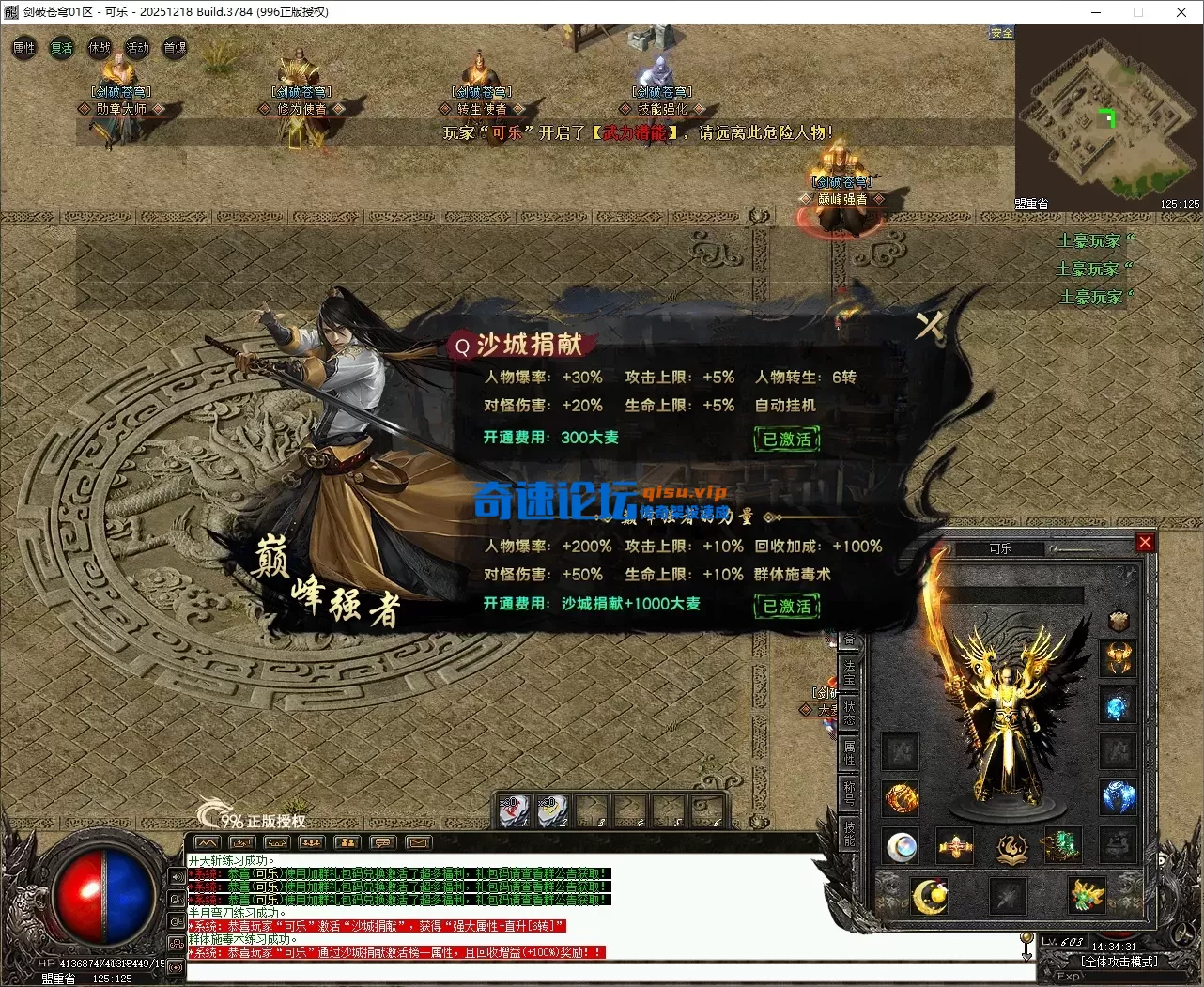
Task: Expand the chat window with the zigzag icon
Action: click(208, 842)
